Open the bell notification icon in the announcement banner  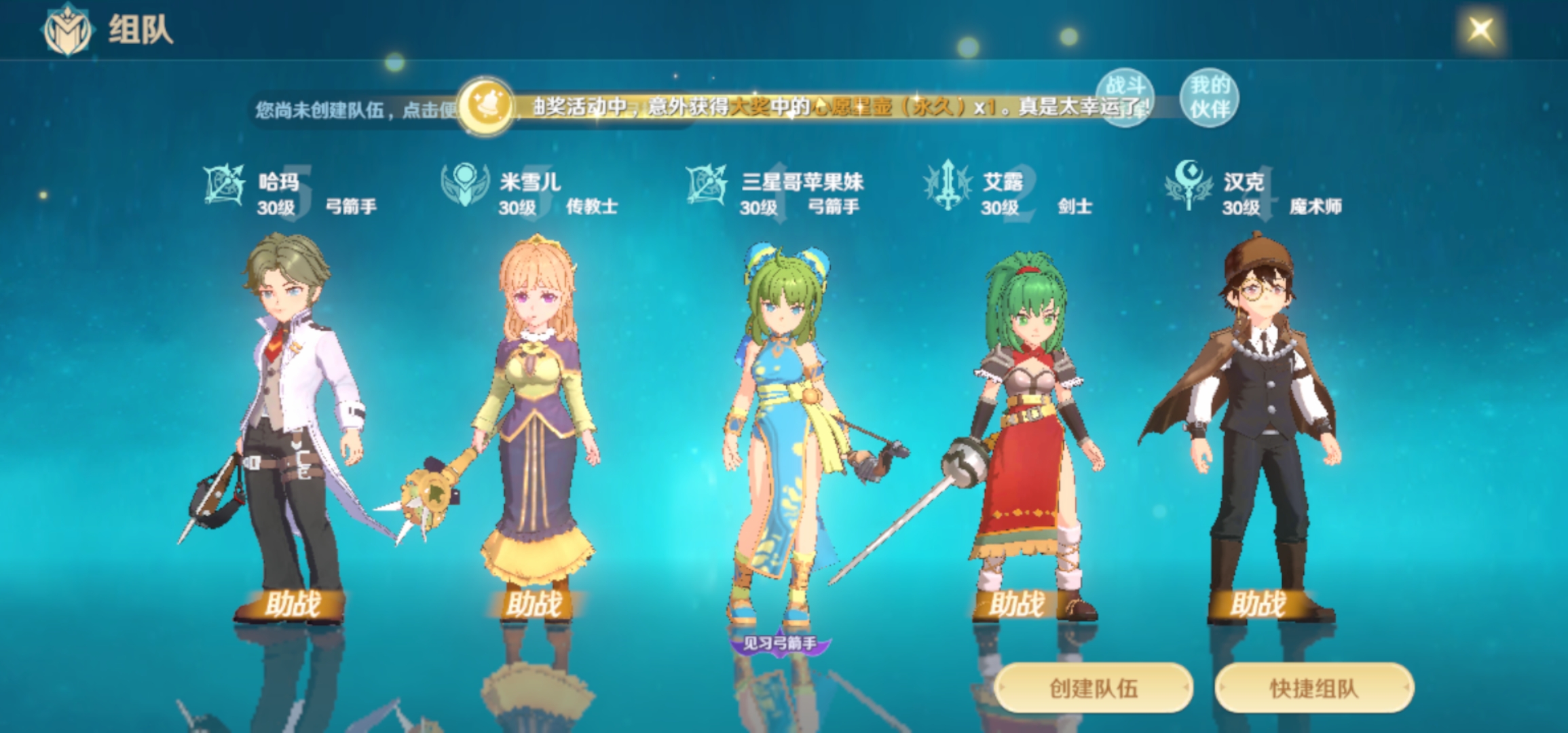coord(488,106)
